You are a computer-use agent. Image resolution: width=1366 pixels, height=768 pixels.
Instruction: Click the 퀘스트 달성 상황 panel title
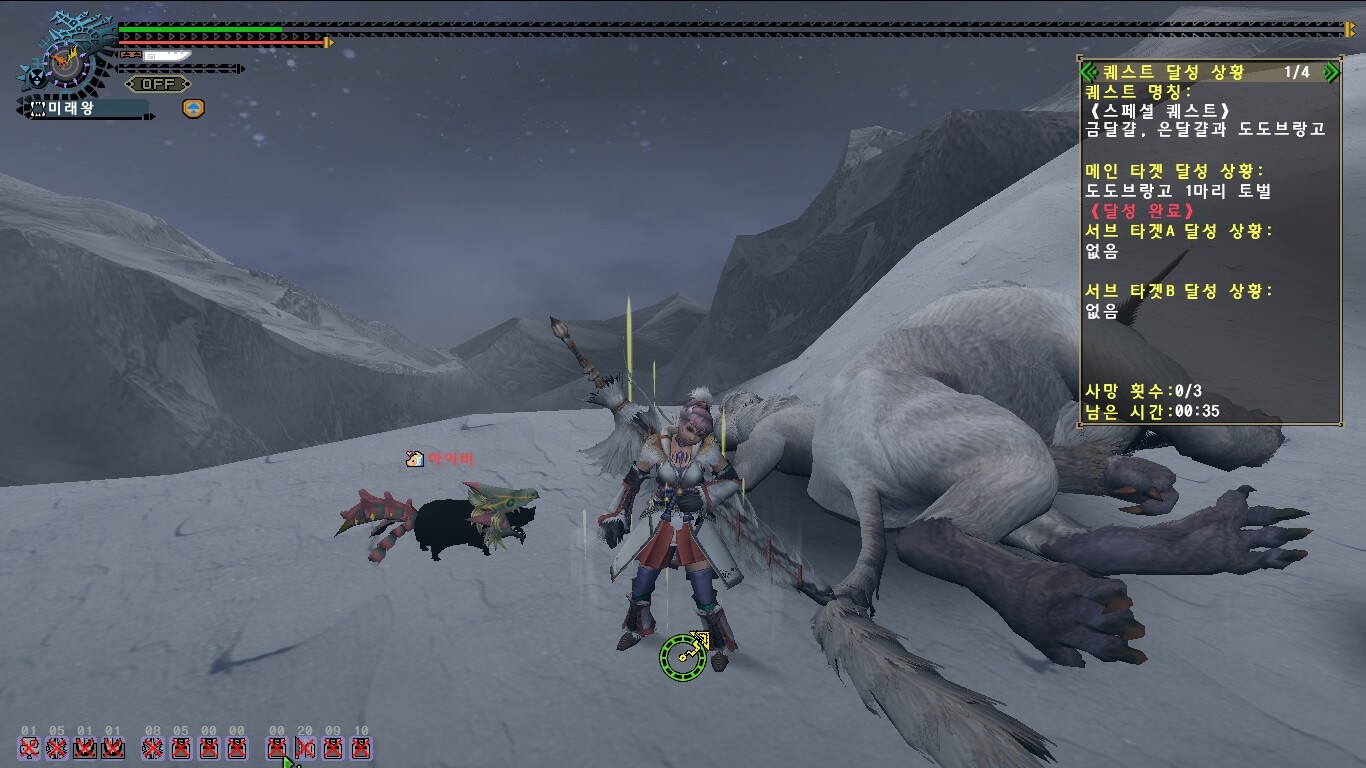pyautogui.click(x=1174, y=72)
